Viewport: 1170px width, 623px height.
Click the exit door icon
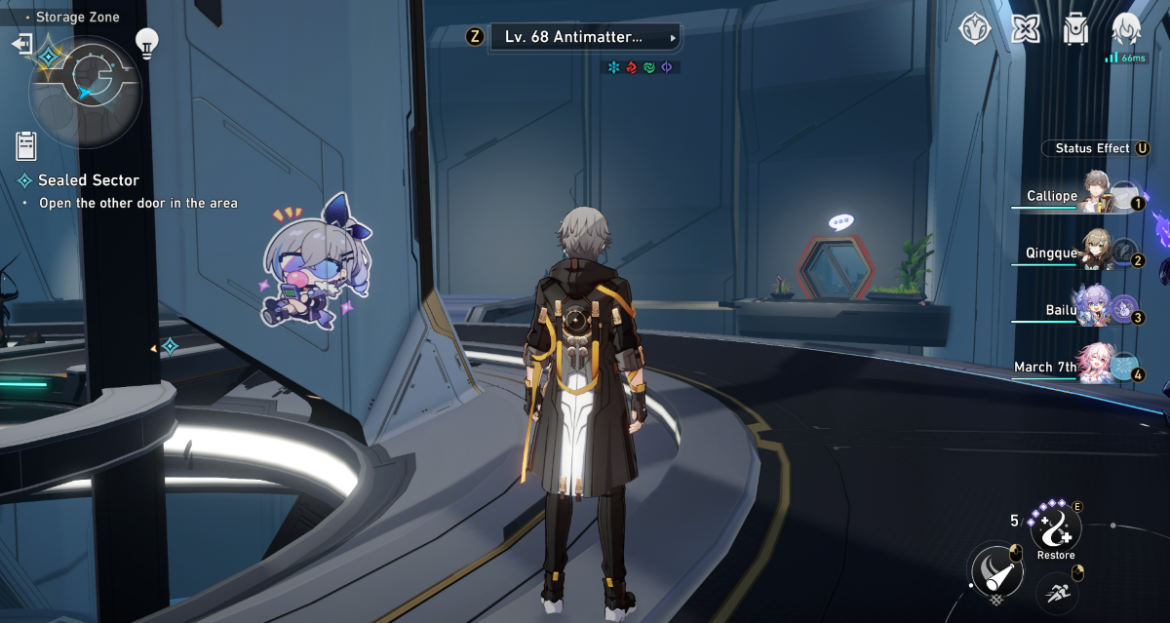[21, 44]
